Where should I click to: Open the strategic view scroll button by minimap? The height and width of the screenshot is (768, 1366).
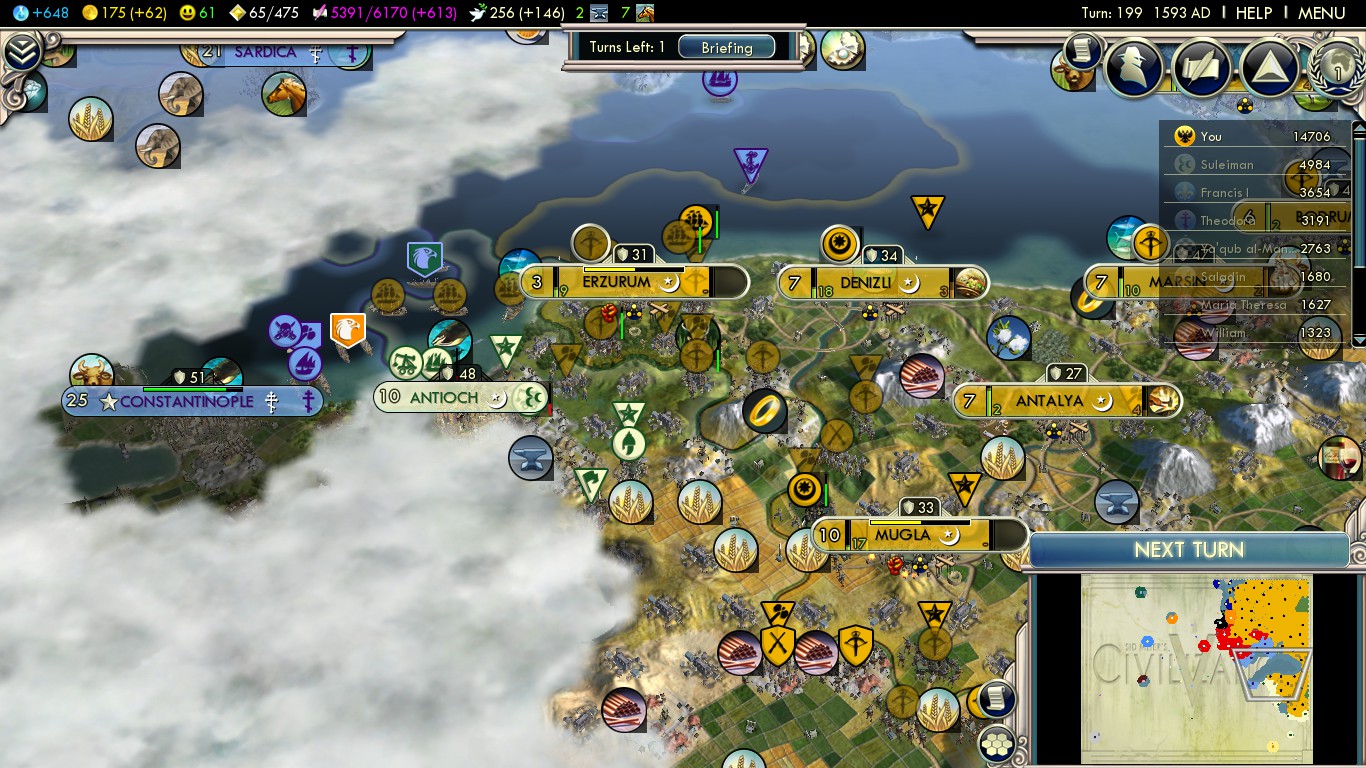[997, 699]
